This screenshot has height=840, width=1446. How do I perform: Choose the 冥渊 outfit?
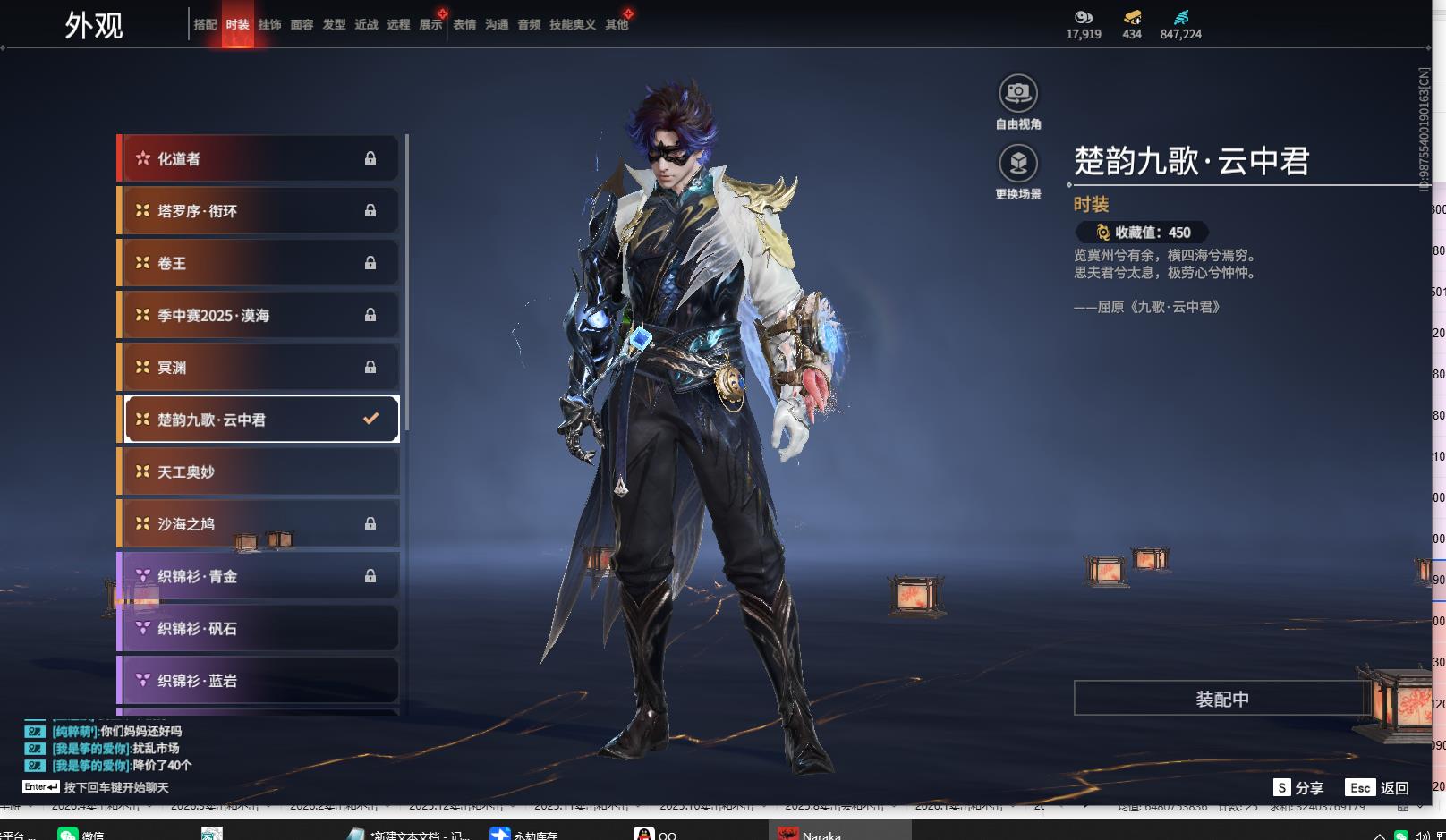pos(259,368)
